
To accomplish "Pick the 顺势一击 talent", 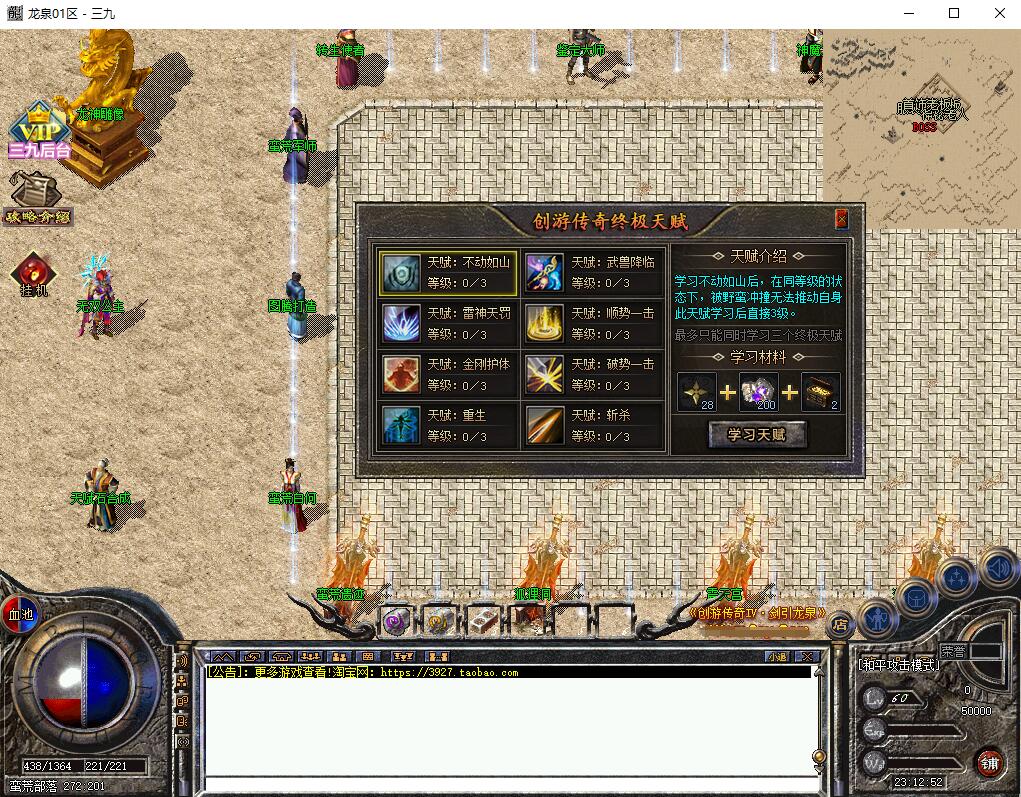I will (x=592, y=324).
